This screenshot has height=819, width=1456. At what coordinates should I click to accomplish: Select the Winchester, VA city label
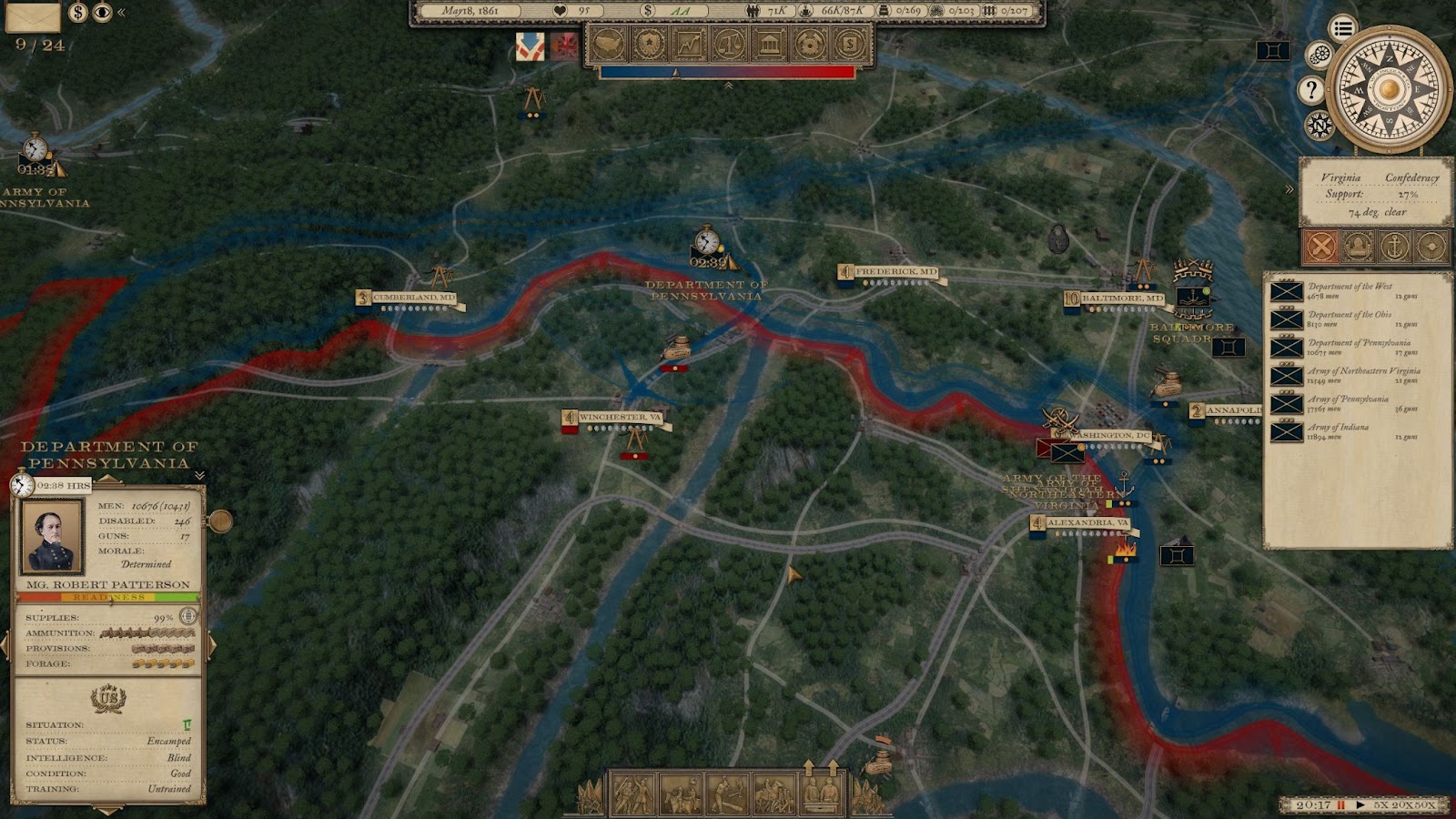point(619,418)
